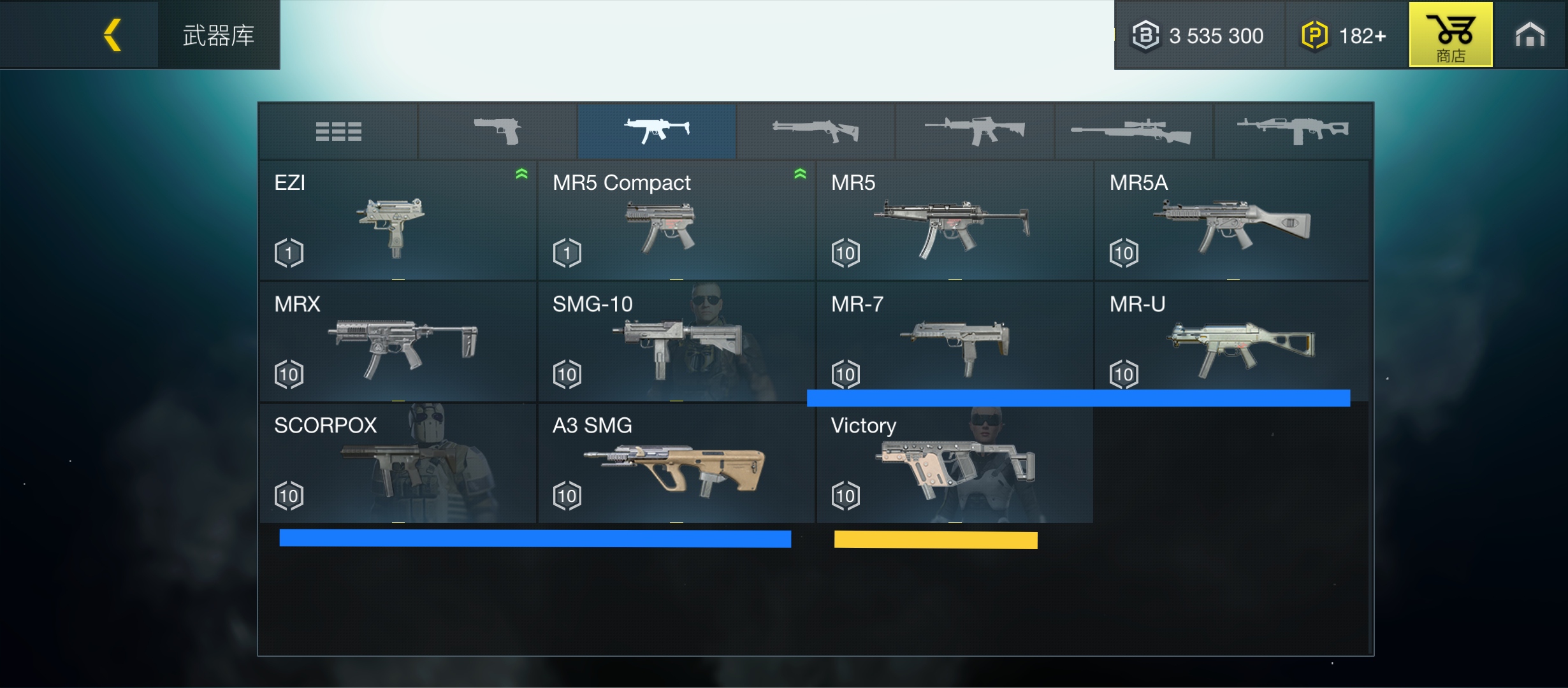Open the assault rifle category tab

click(x=975, y=131)
